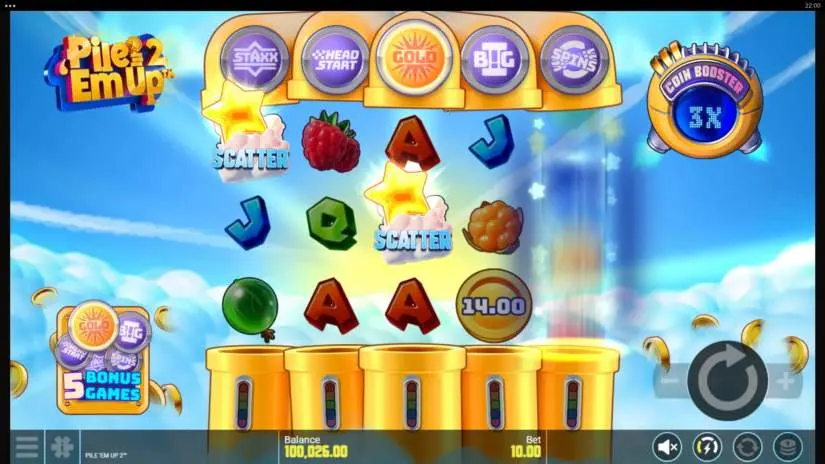Select the purple BIG feature token
The image size is (825, 464).
coord(494,60)
